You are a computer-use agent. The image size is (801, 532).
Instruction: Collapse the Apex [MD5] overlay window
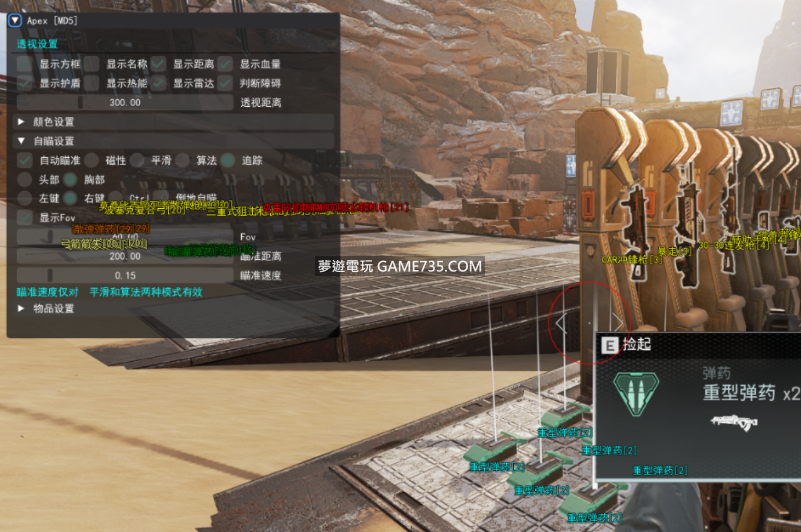[x=15, y=19]
